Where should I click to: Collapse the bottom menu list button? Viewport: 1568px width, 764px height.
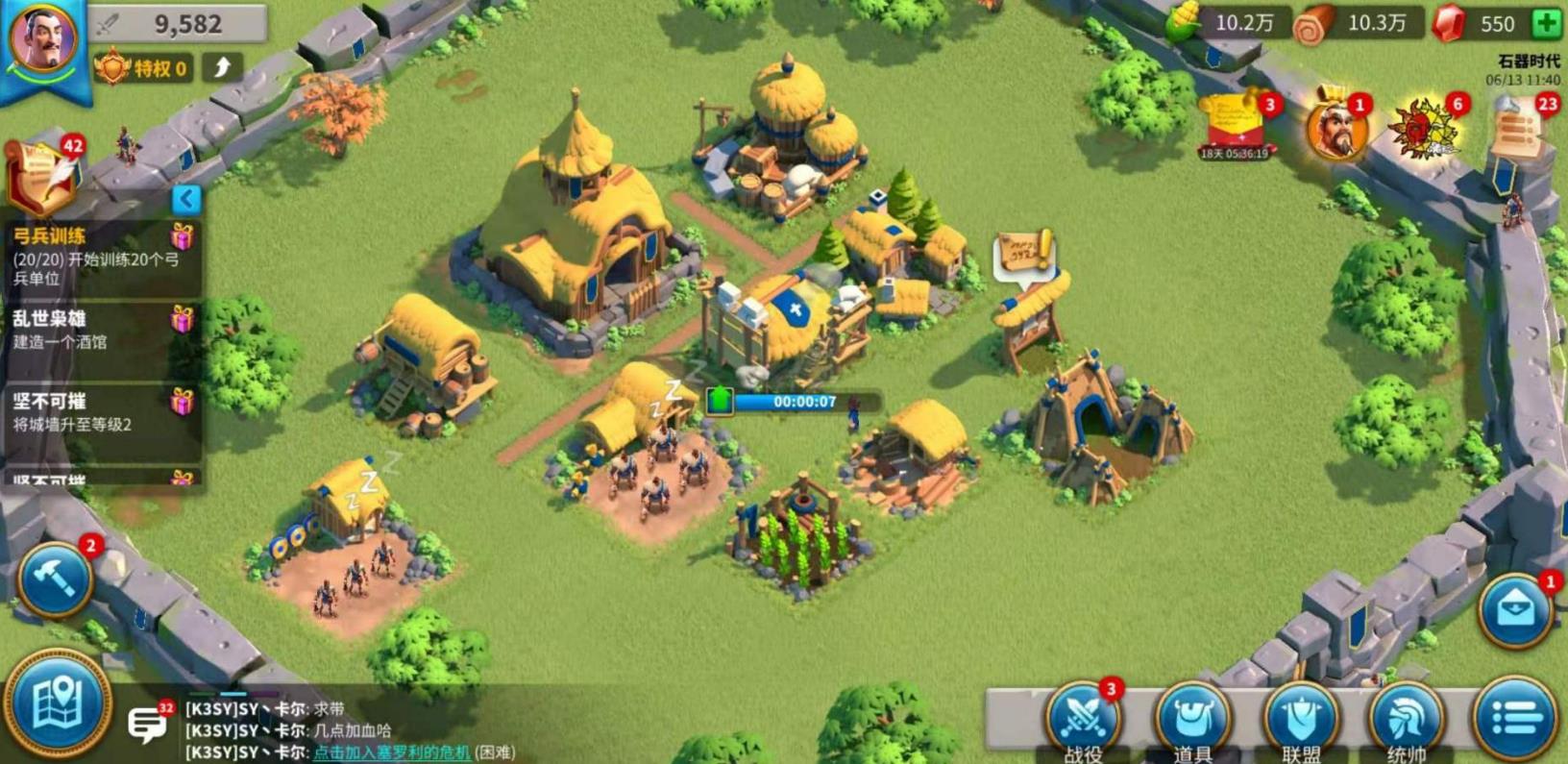click(1515, 717)
